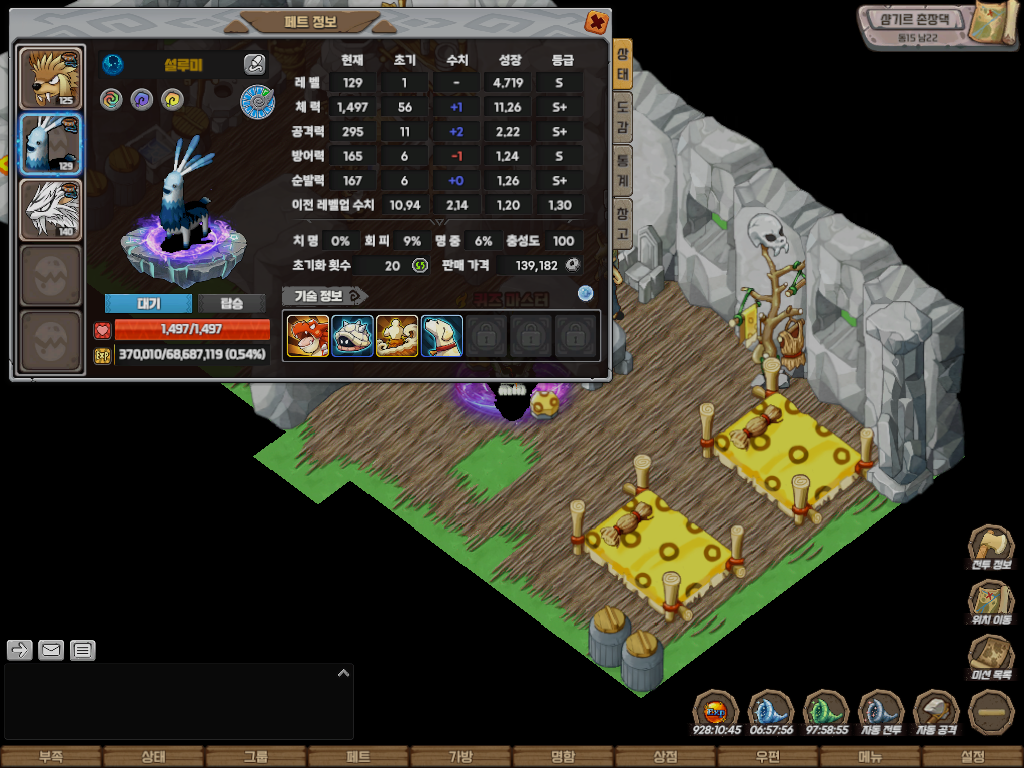Image resolution: width=1024 pixels, height=768 pixels.
Task: Open the 설정 settings menu
Action: click(972, 757)
